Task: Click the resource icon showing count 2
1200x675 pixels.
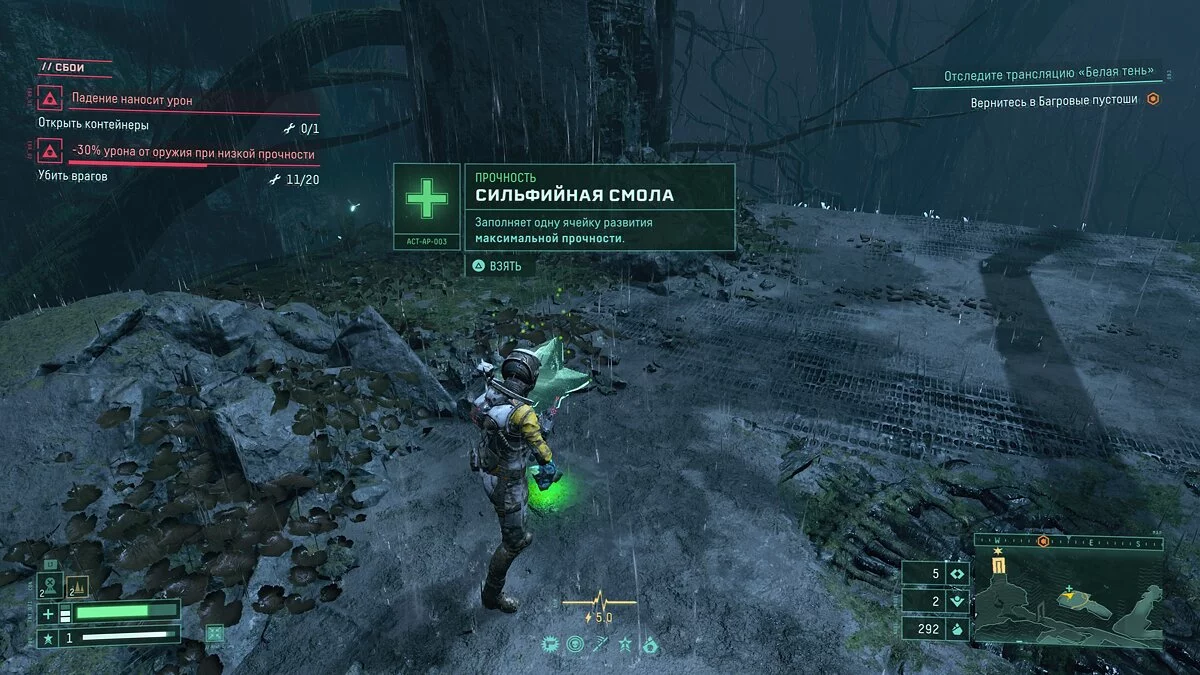Action: (957, 601)
